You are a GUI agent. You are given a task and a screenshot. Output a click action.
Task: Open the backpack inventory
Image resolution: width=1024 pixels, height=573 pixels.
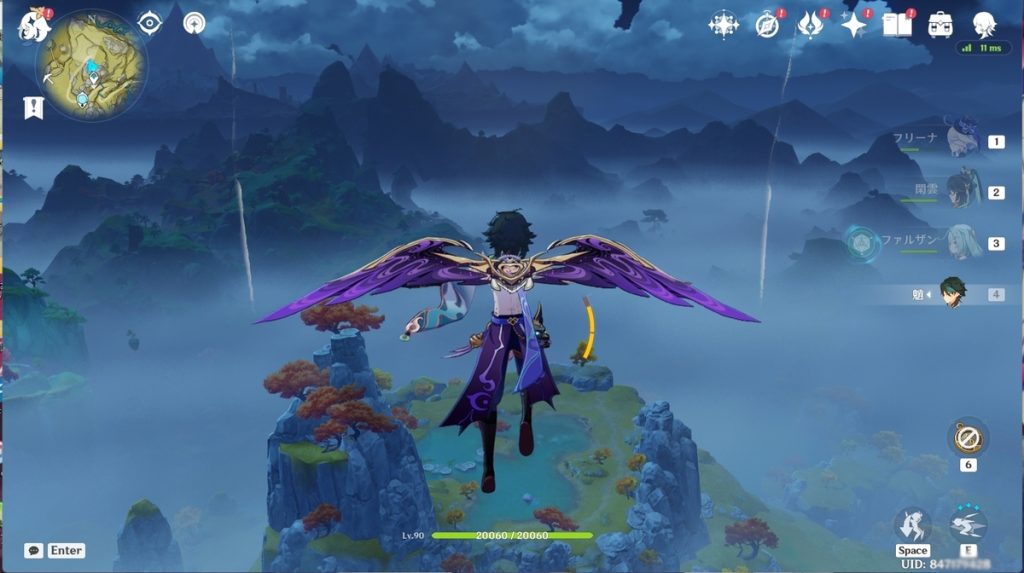click(940, 25)
